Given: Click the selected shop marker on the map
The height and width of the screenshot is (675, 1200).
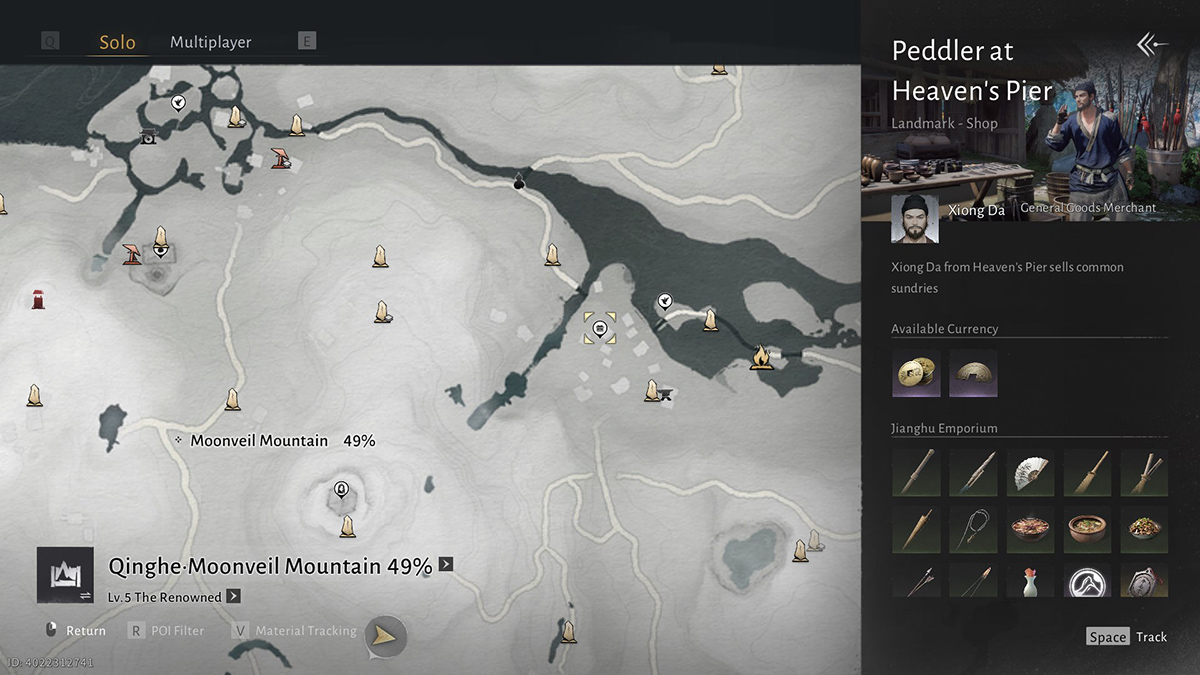Looking at the screenshot, I should [599, 328].
